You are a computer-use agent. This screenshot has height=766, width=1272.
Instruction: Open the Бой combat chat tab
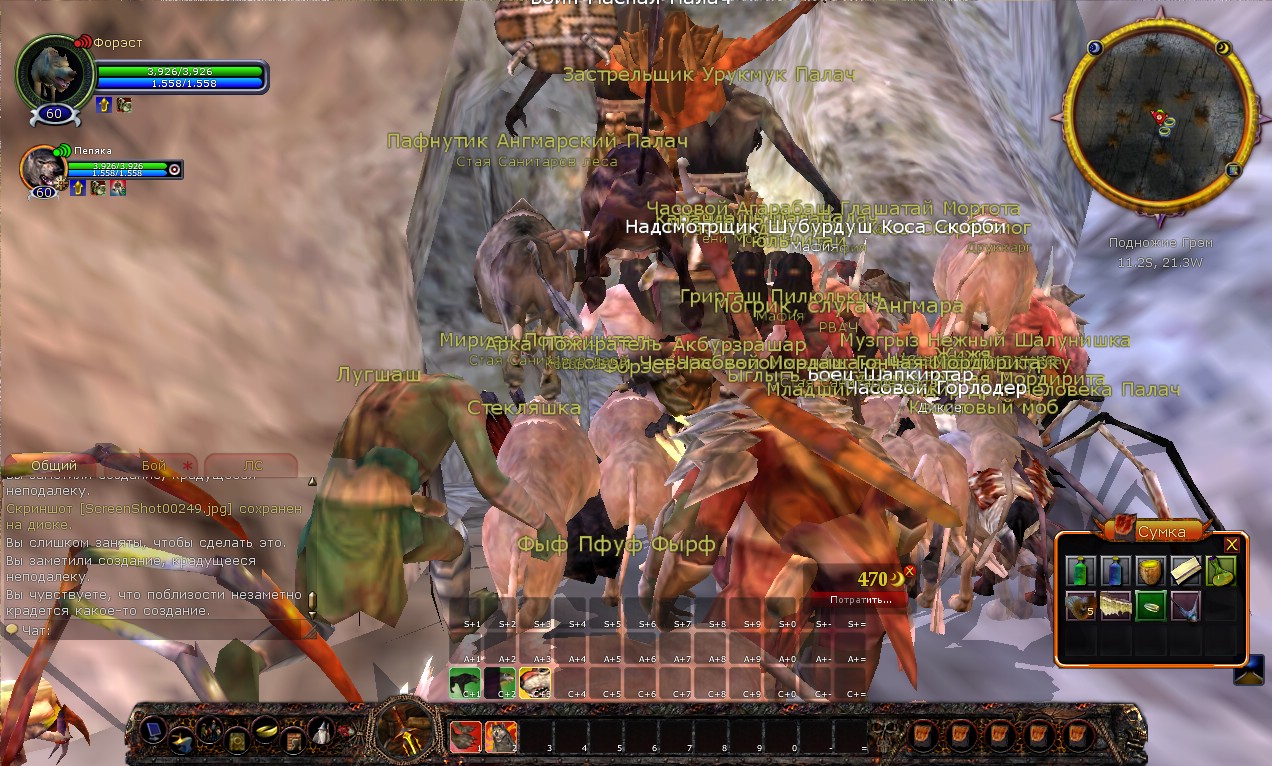click(154, 466)
